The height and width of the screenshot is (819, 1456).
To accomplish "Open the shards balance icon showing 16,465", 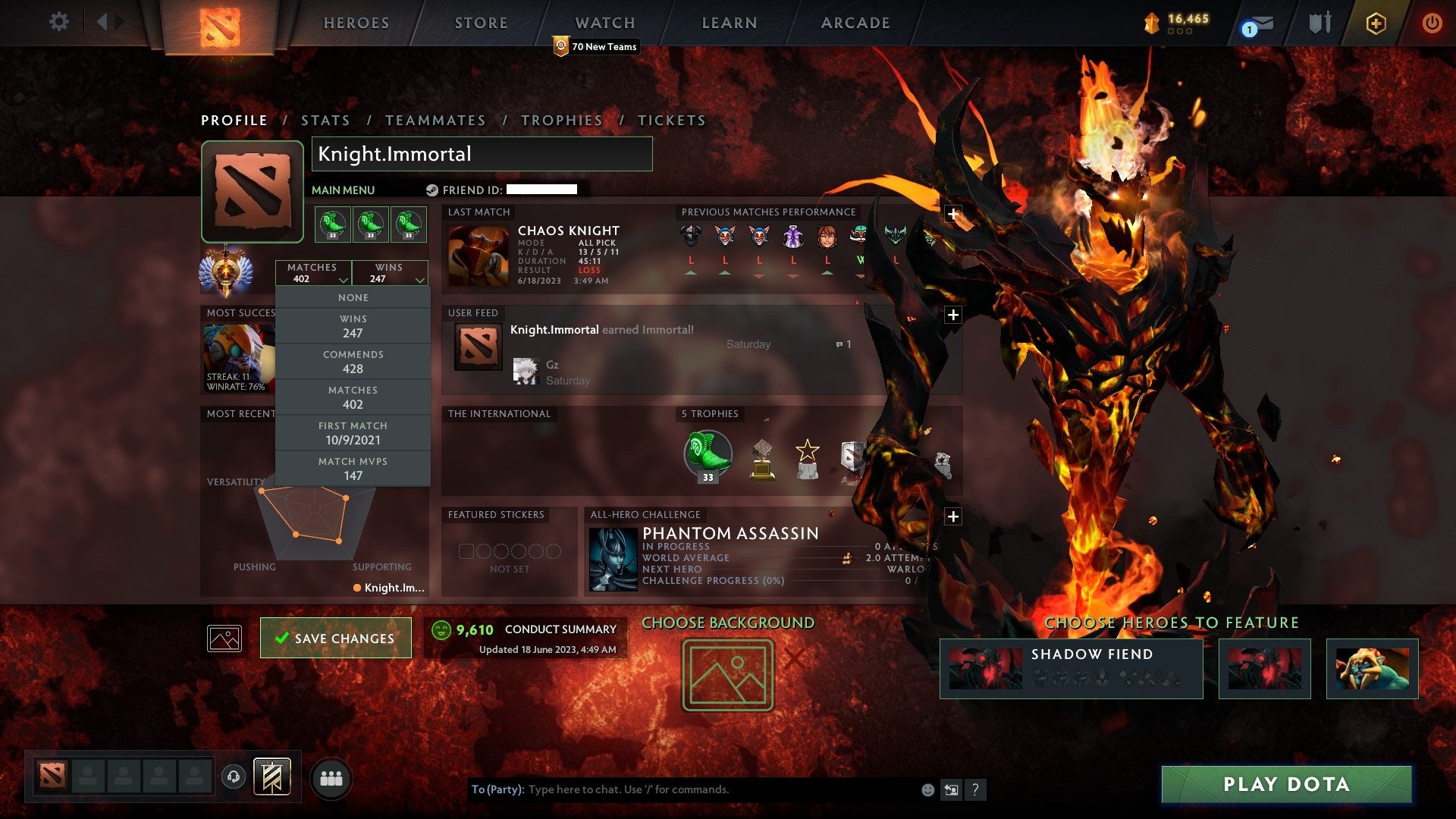I will 1151,24.
